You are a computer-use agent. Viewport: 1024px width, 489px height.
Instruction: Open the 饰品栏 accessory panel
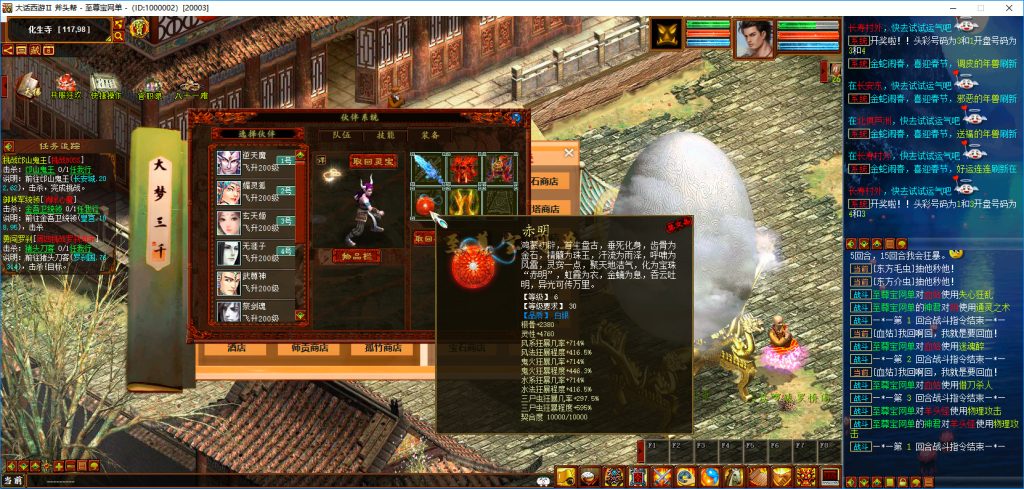(x=356, y=256)
